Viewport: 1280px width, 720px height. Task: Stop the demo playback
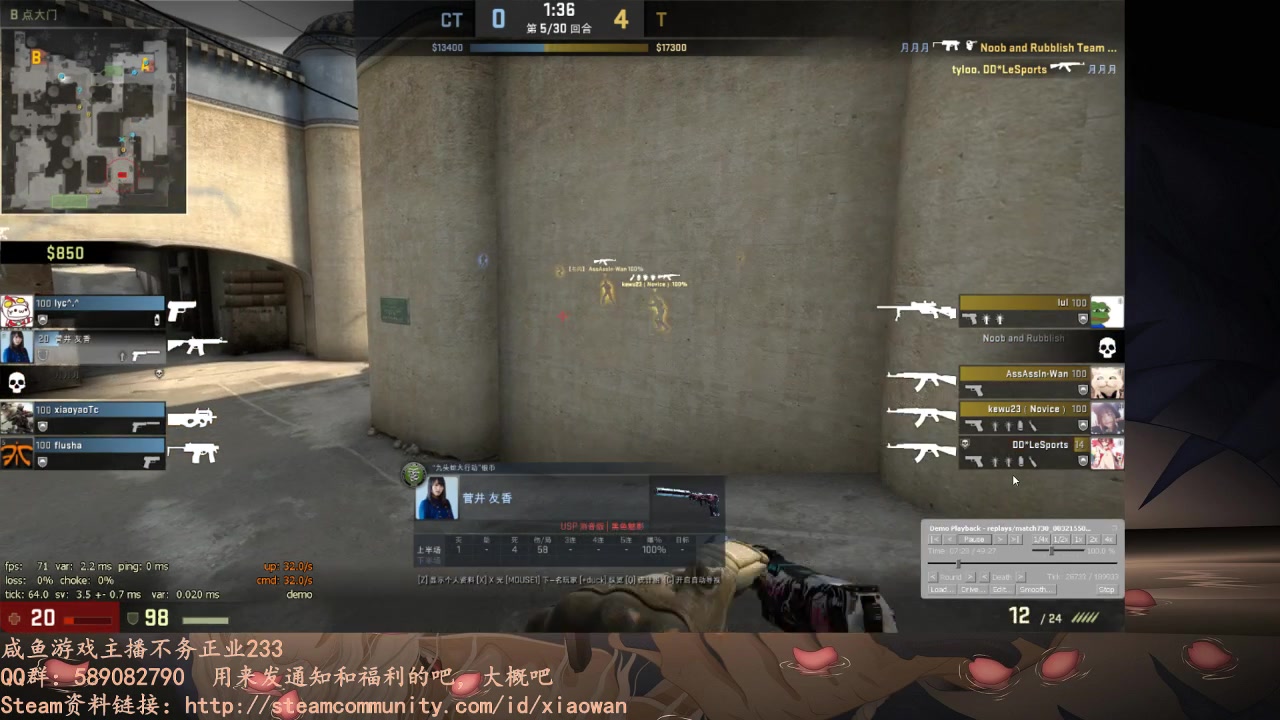point(1107,589)
